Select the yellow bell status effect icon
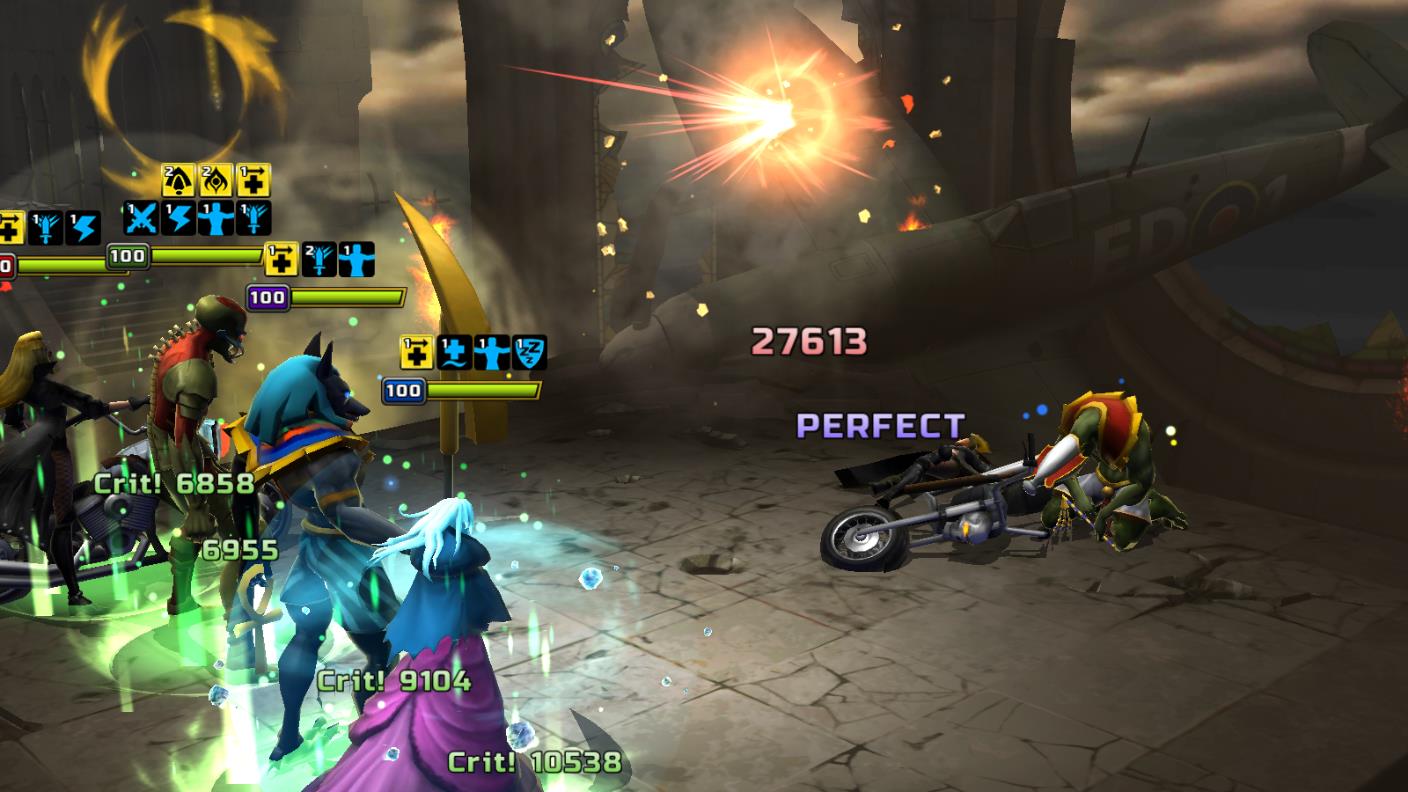The height and width of the screenshot is (792, 1408). coord(178,181)
